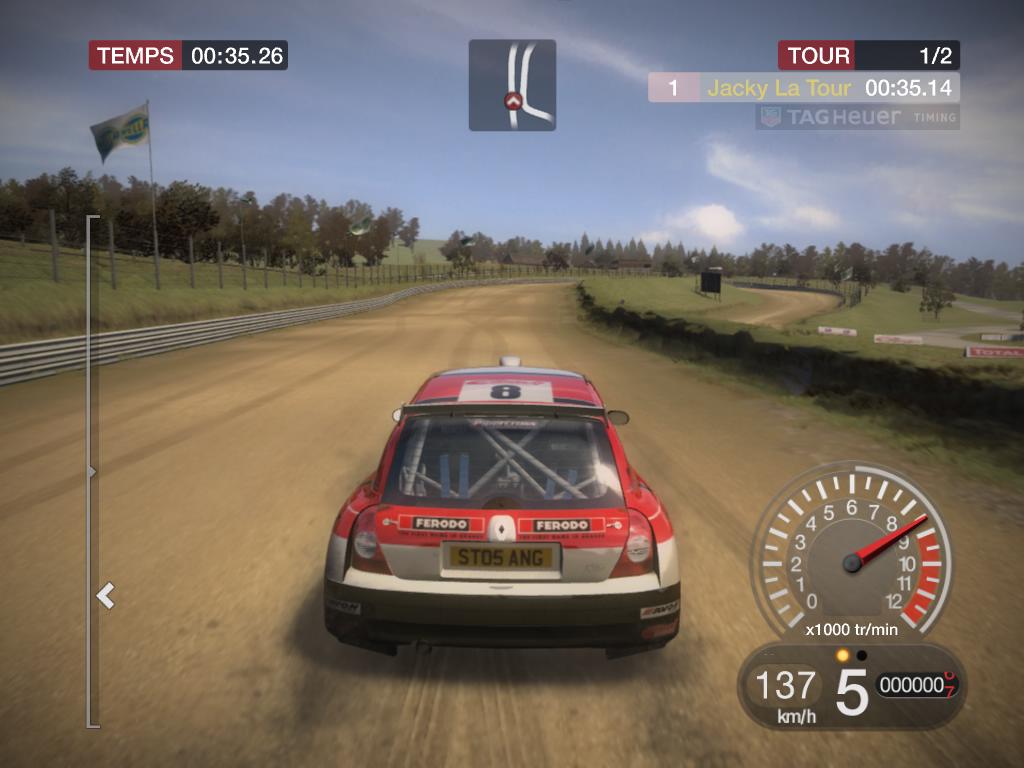Screen dimensions: 1024x768
Task: Click the white arrow on track progress bar
Action: 105,597
